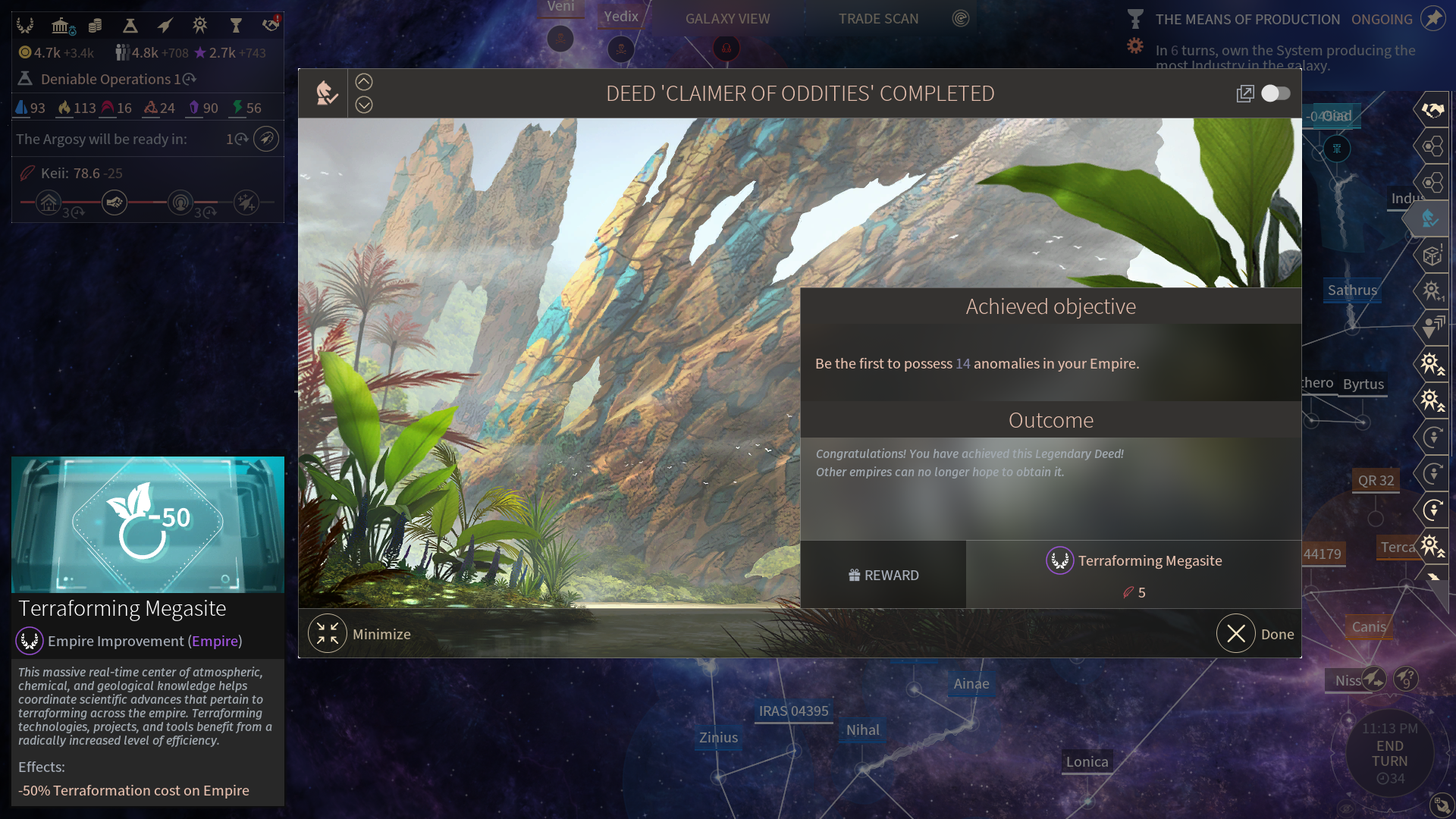1456x819 pixels.
Task: Open the diplomacy handshake screen
Action: point(271,26)
